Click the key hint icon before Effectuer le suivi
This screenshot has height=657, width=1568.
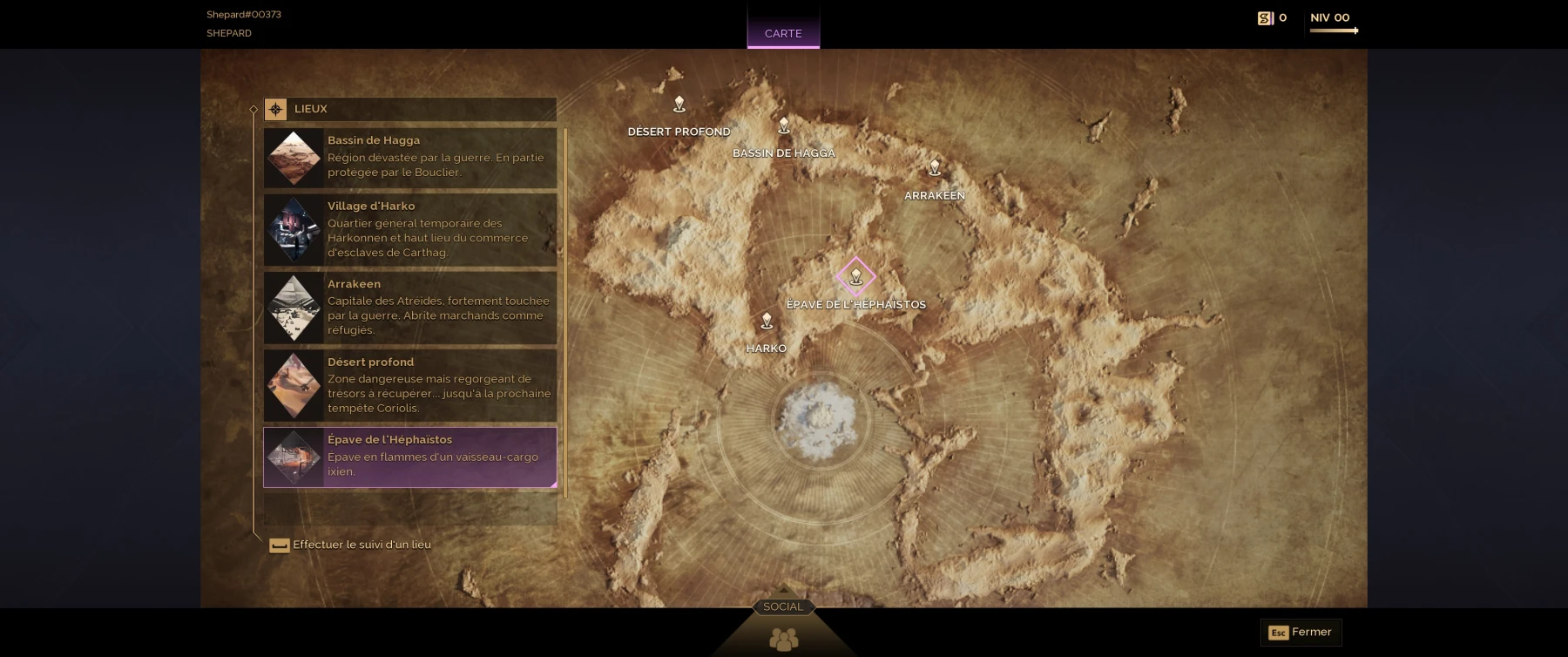tap(279, 545)
